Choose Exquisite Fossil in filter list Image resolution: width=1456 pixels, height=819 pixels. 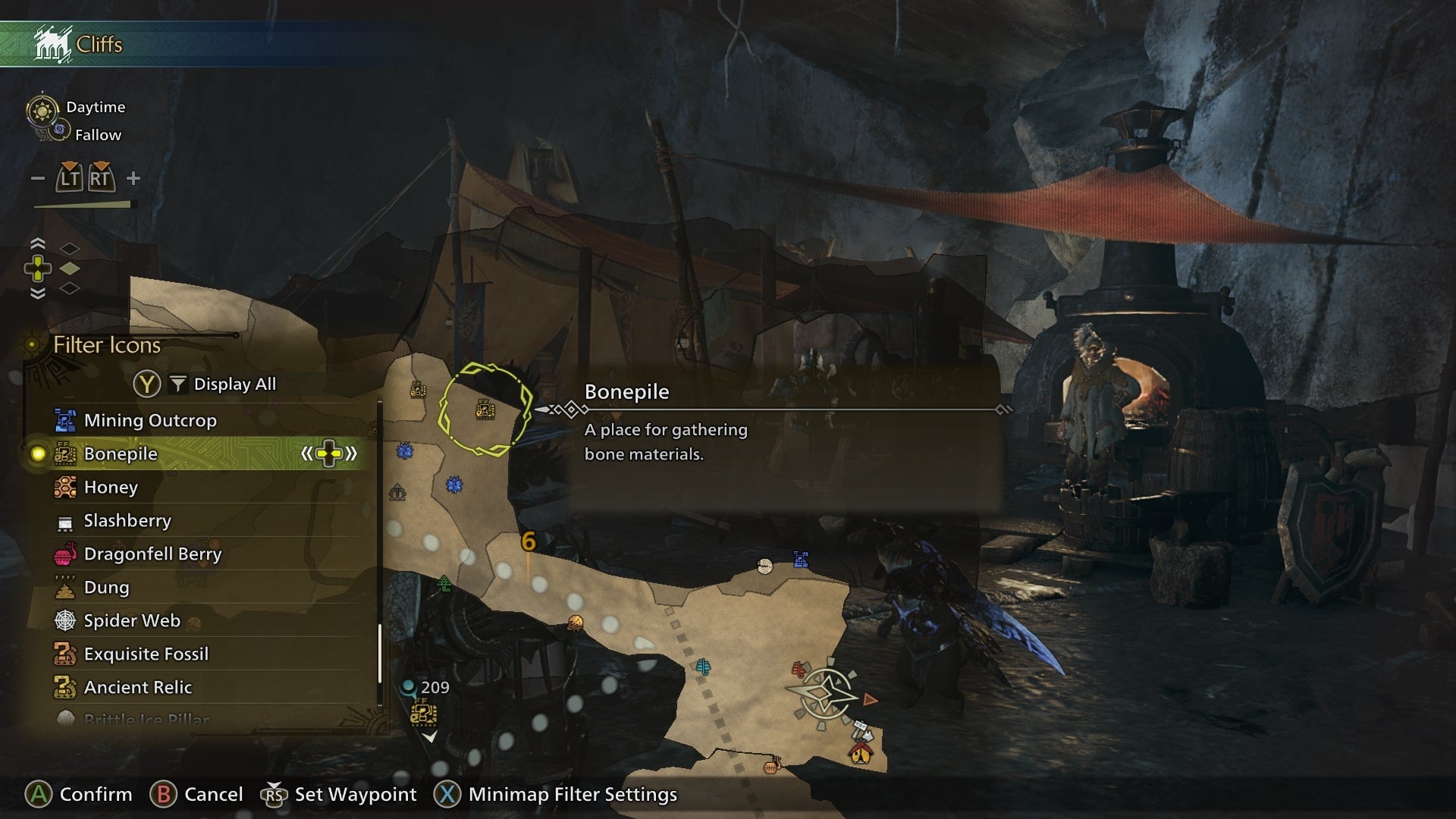click(x=146, y=654)
